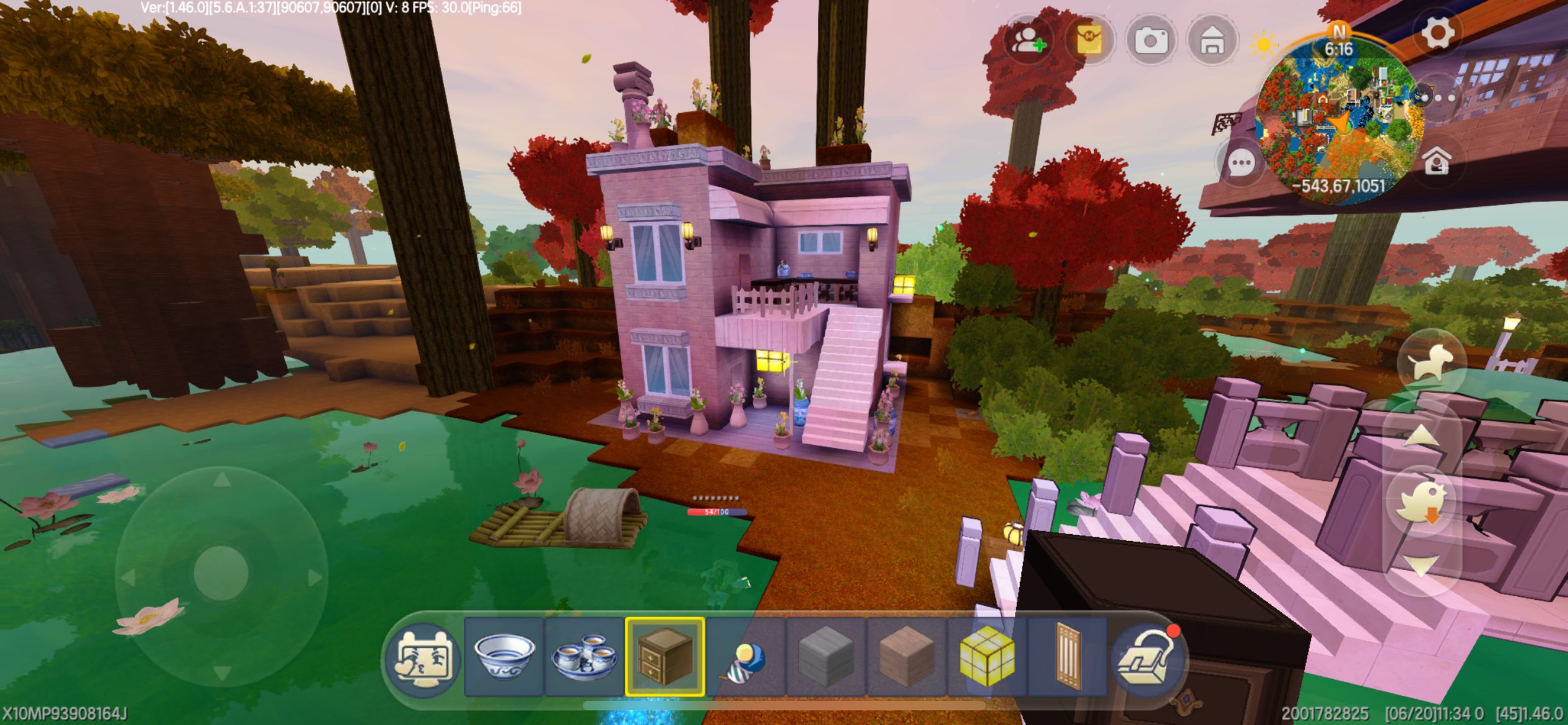Toggle the bird landing fly button
The height and width of the screenshot is (725, 1568).
tap(1421, 501)
